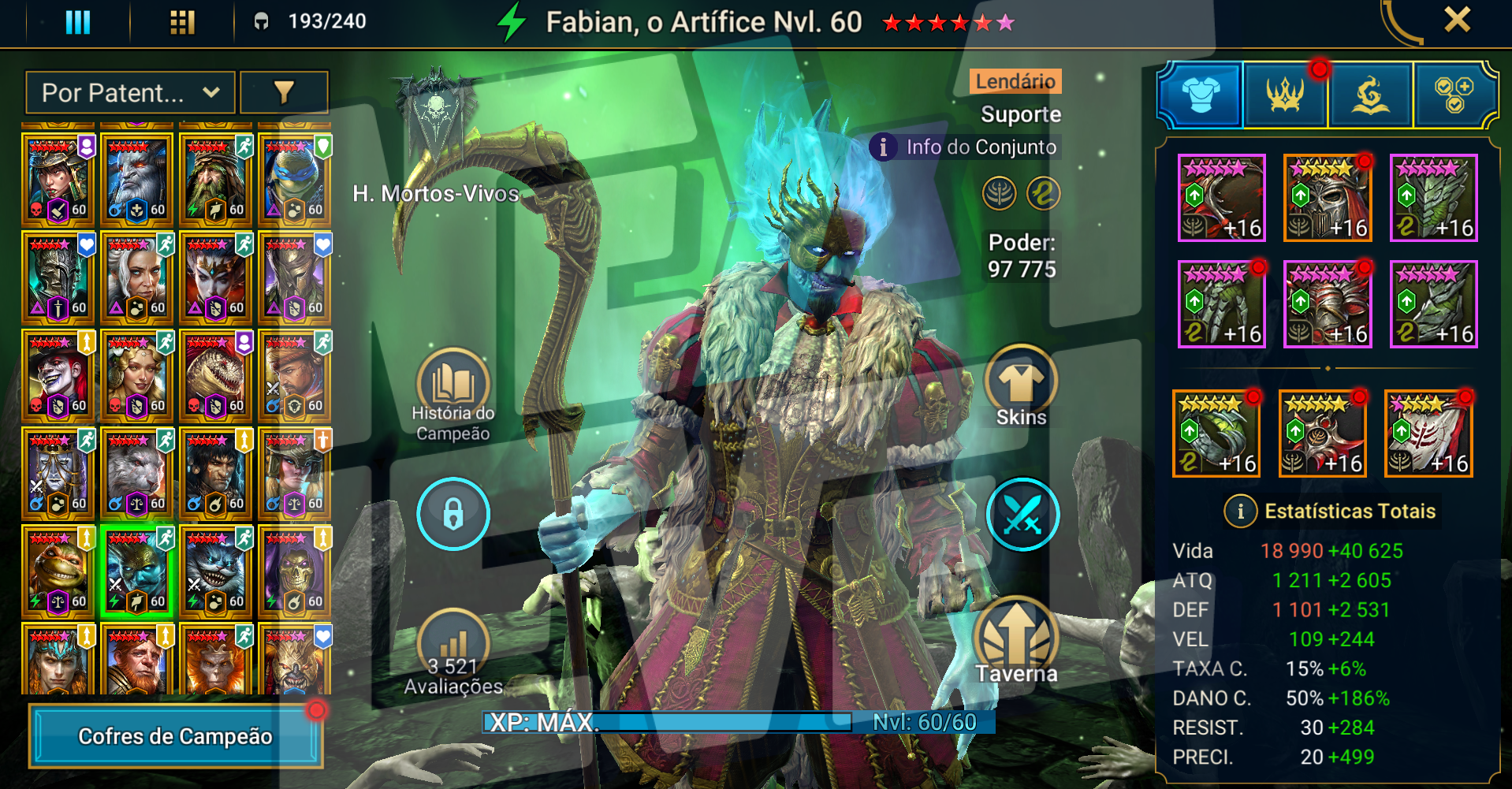This screenshot has width=1512, height=789.
Task: Open the Por Patente sort dropdown
Action: pos(130,93)
